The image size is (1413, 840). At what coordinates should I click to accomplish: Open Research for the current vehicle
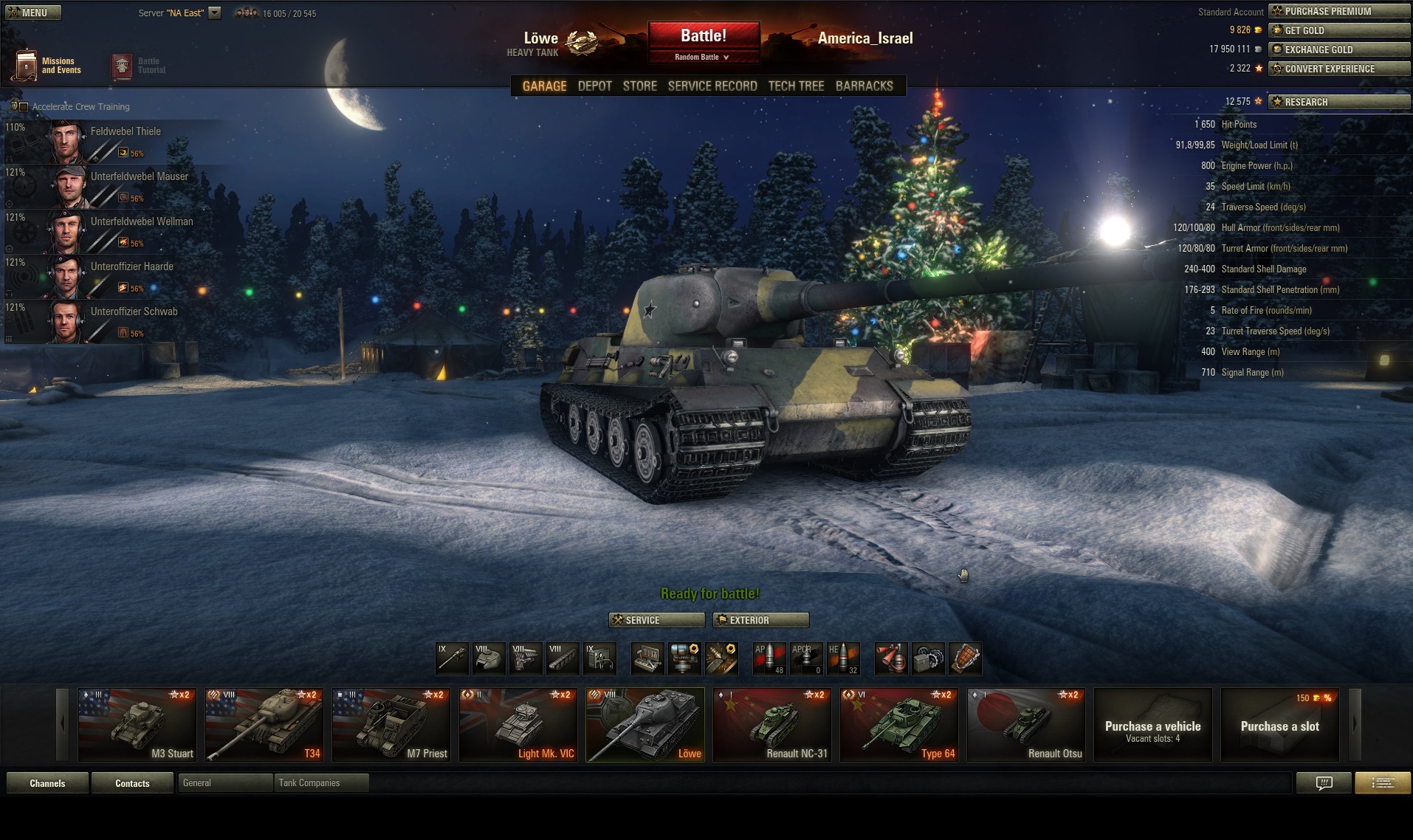pyautogui.click(x=1338, y=102)
